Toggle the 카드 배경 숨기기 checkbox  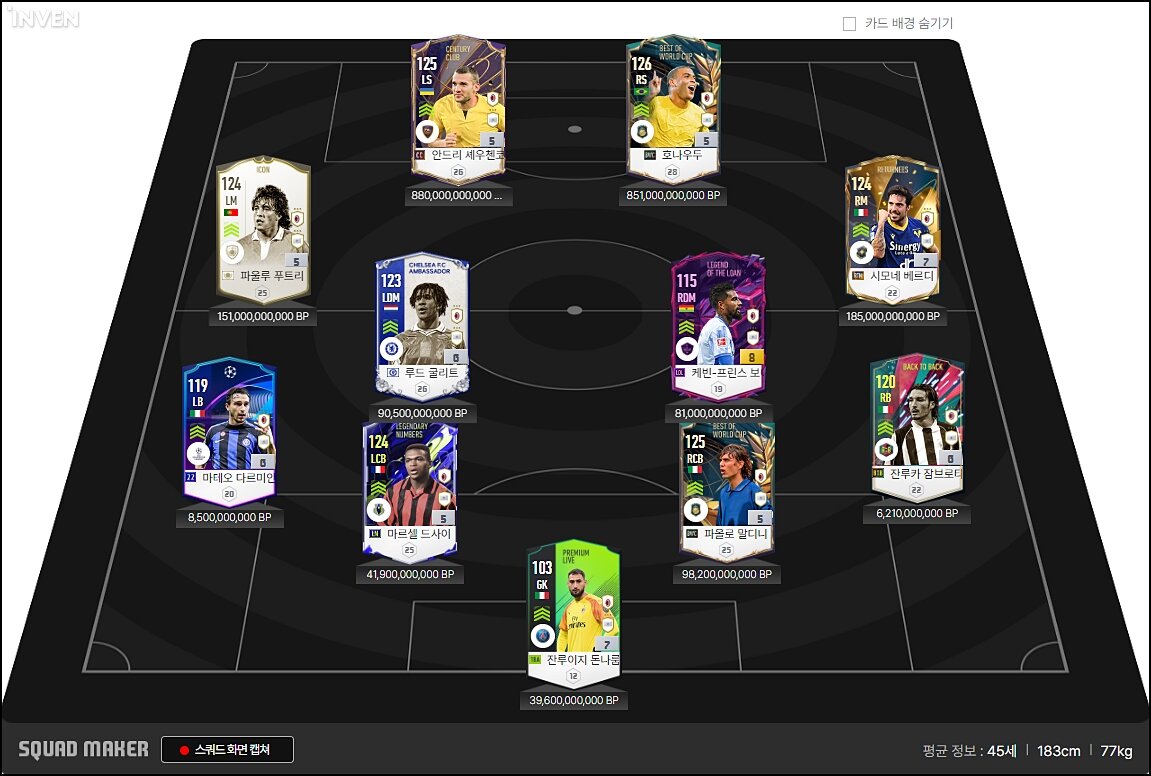click(850, 24)
